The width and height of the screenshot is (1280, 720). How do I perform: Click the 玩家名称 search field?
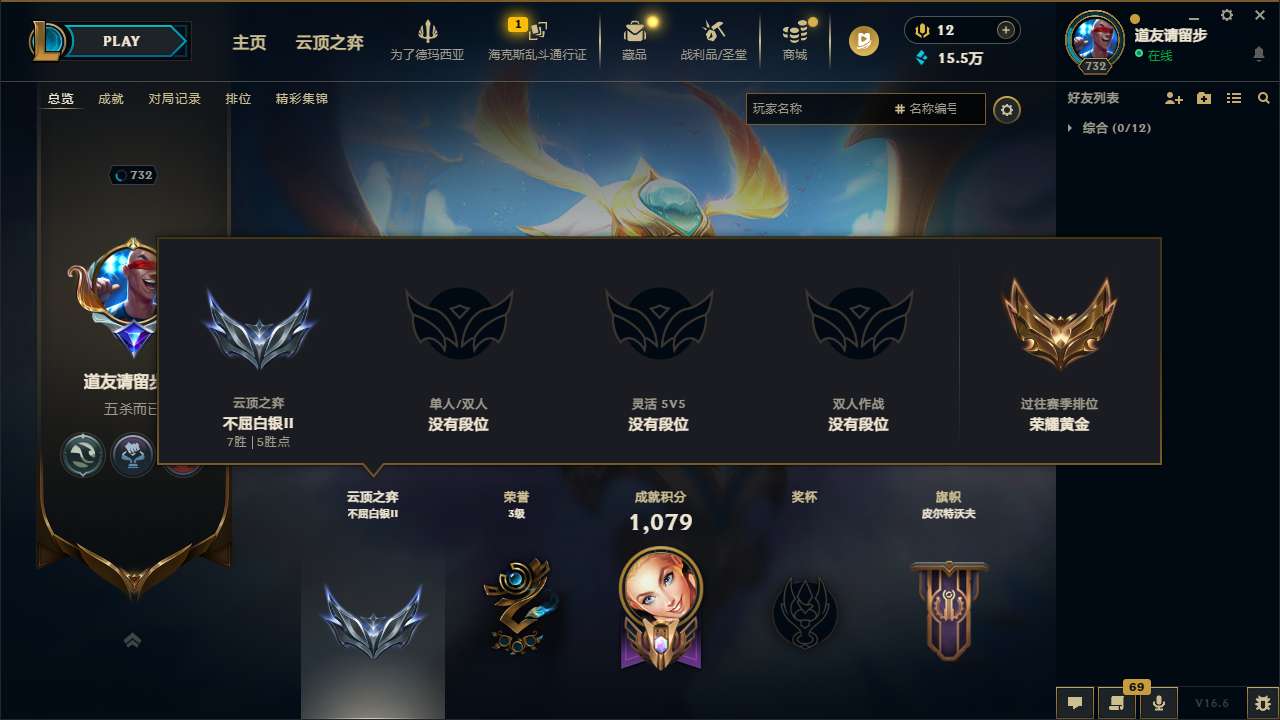point(820,108)
